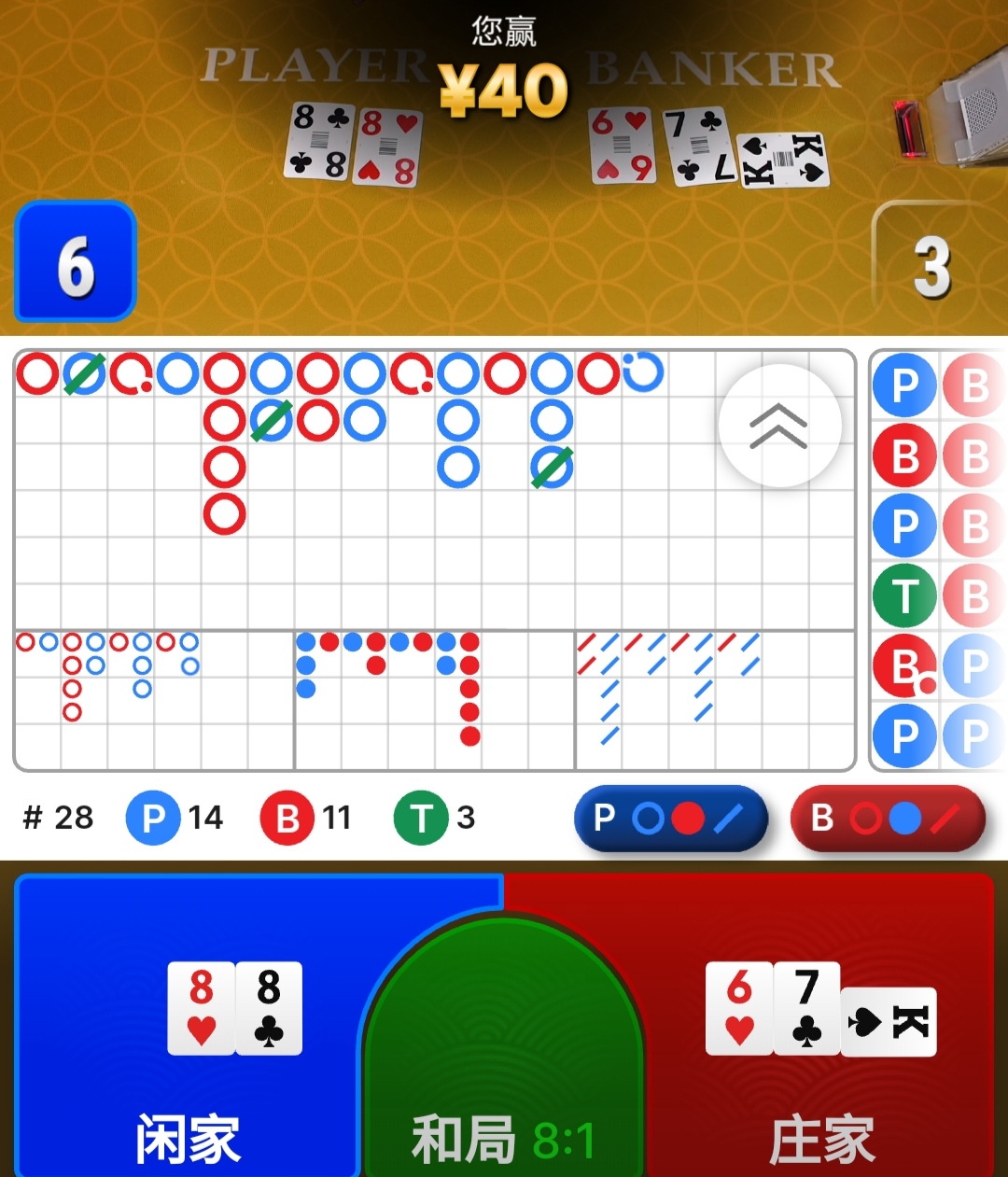Expand the roadmap with the double-chevron button
Image resolution: width=1008 pixels, height=1177 pixels.
click(x=779, y=427)
